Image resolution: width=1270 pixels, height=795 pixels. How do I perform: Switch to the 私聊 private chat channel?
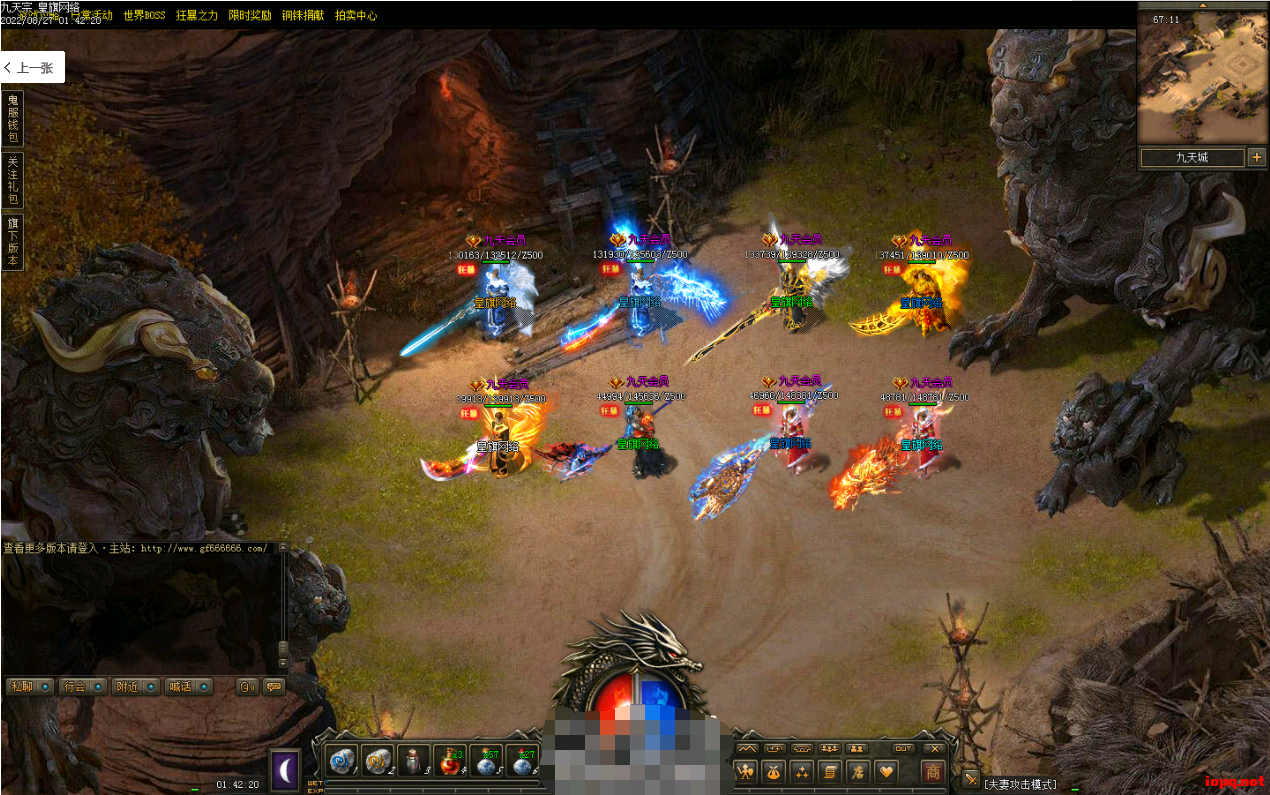coord(28,687)
